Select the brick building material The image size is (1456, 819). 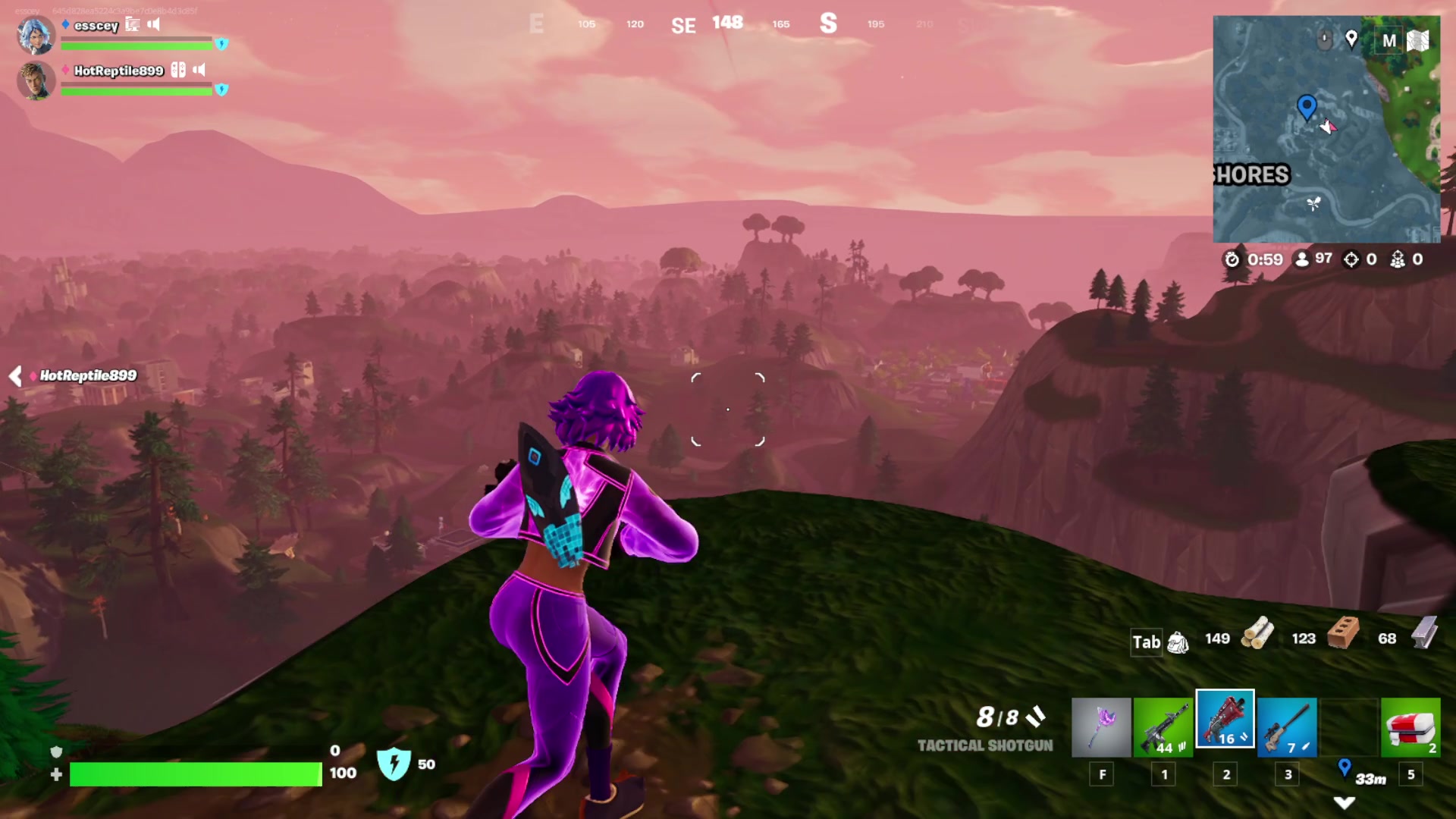1343,634
